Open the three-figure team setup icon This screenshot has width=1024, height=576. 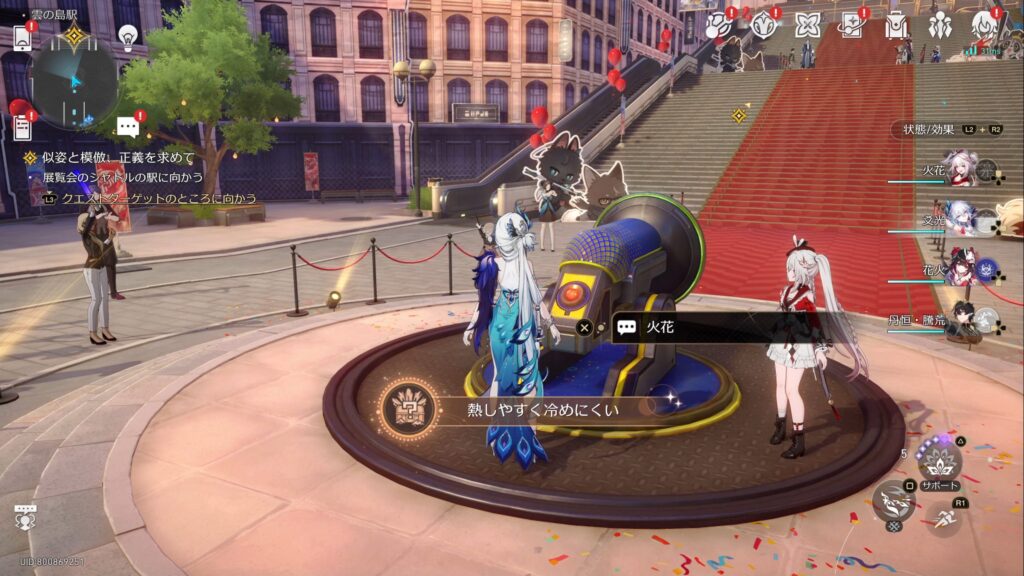(x=939, y=24)
